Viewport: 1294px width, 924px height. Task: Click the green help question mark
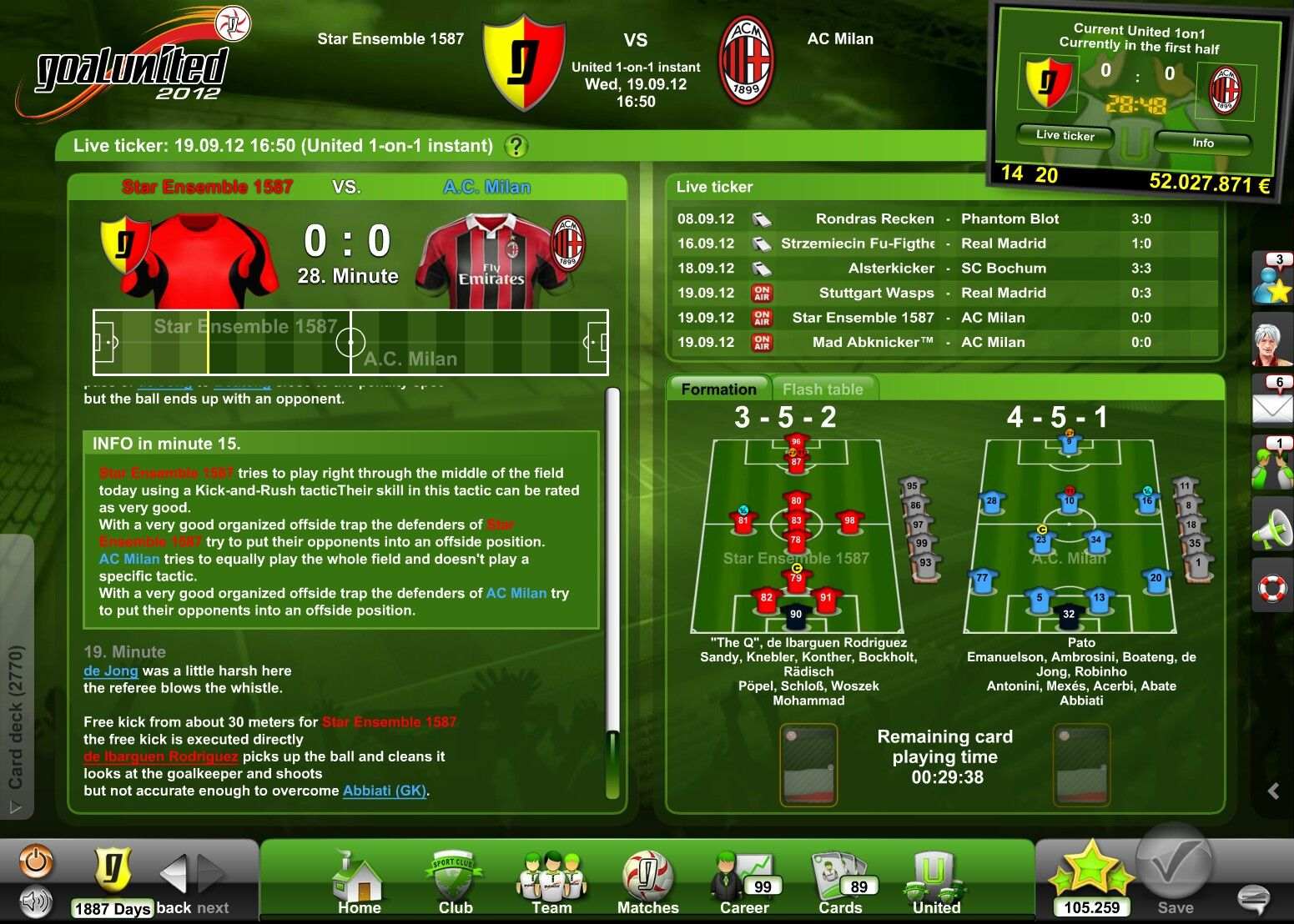point(516,147)
